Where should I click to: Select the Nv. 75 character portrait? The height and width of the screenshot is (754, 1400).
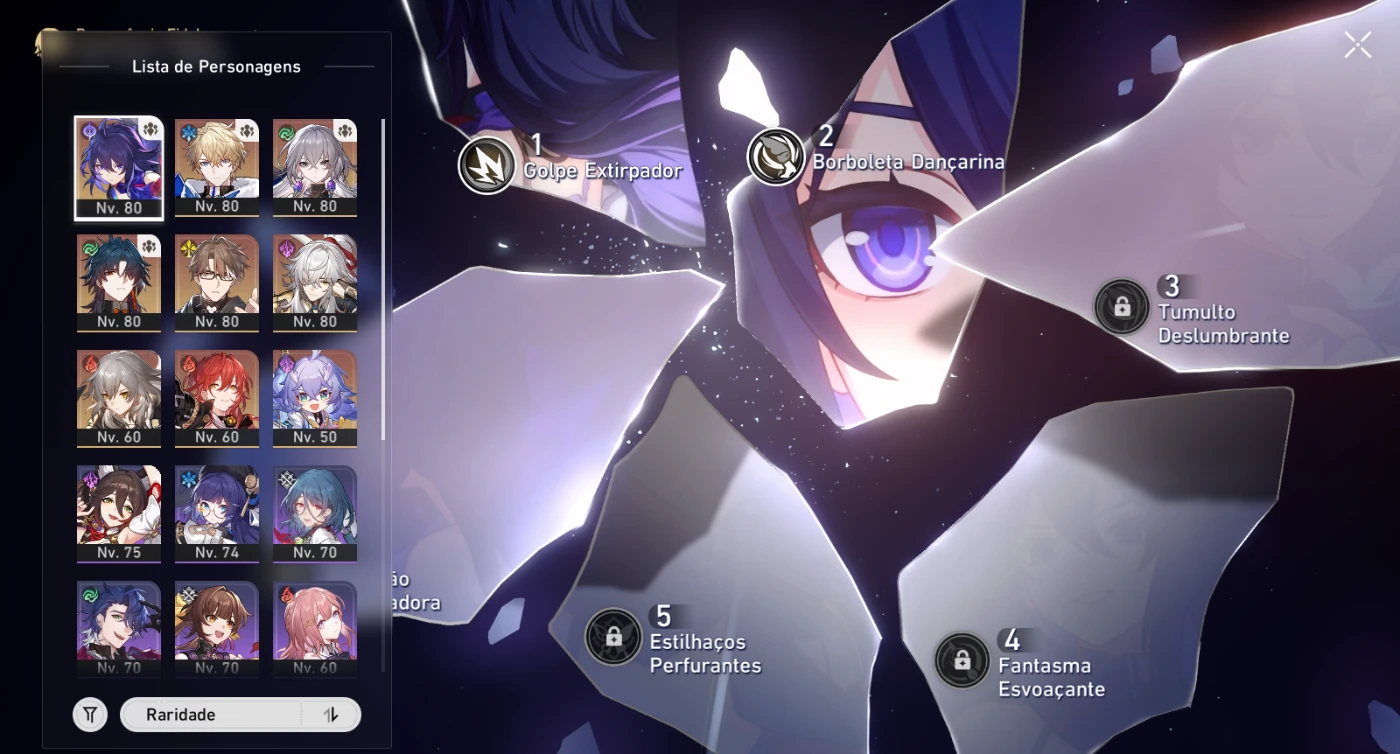click(118, 510)
